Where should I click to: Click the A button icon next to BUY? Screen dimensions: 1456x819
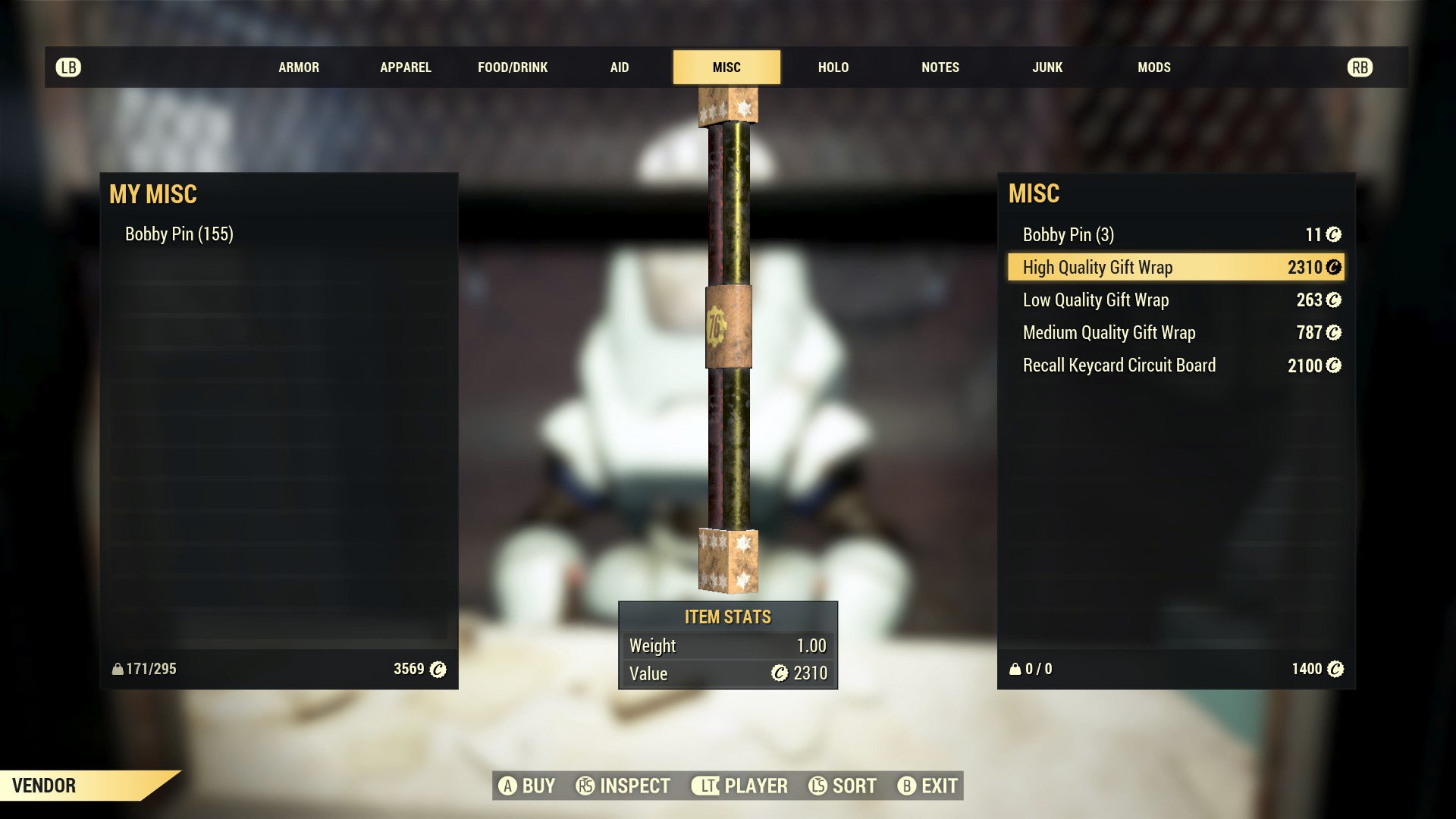click(507, 786)
